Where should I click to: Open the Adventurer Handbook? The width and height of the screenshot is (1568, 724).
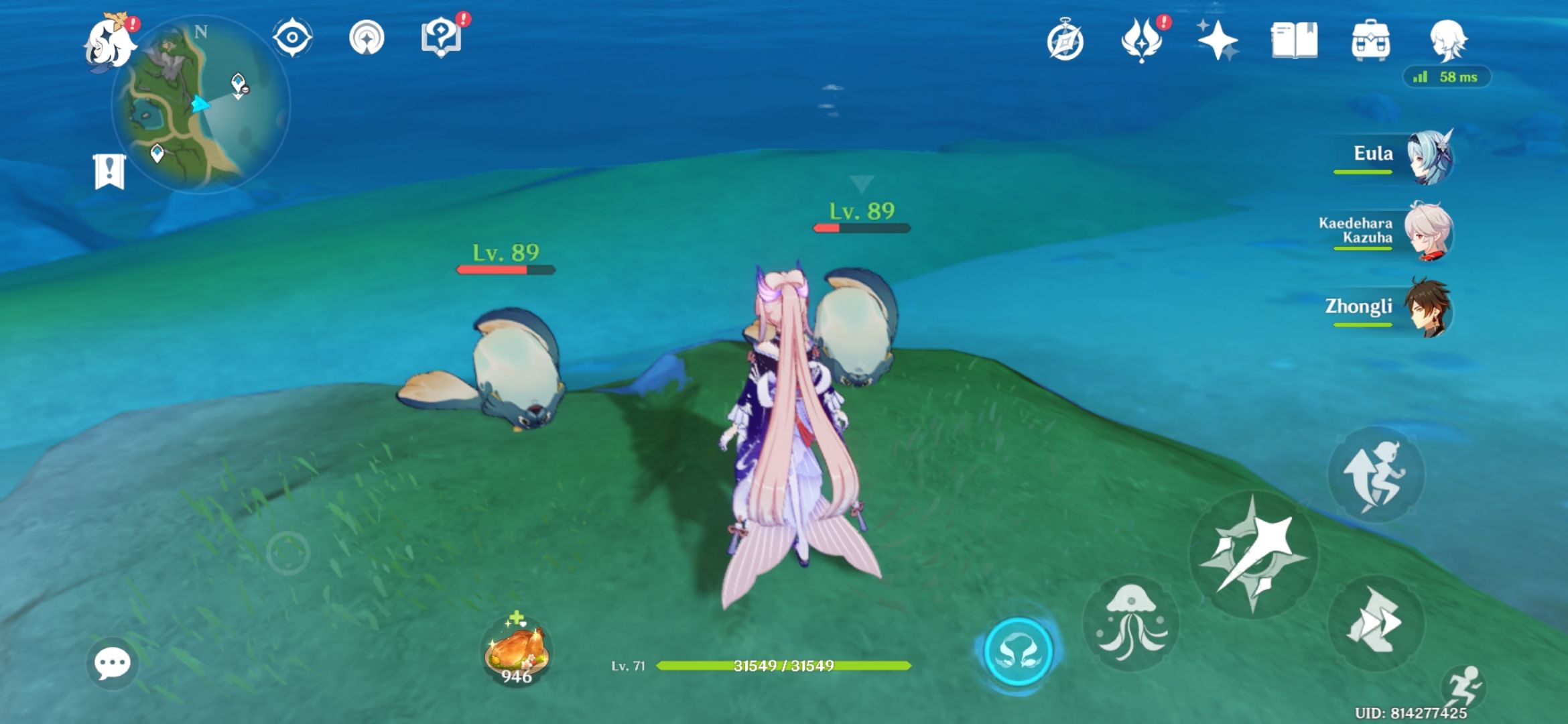point(1294,42)
